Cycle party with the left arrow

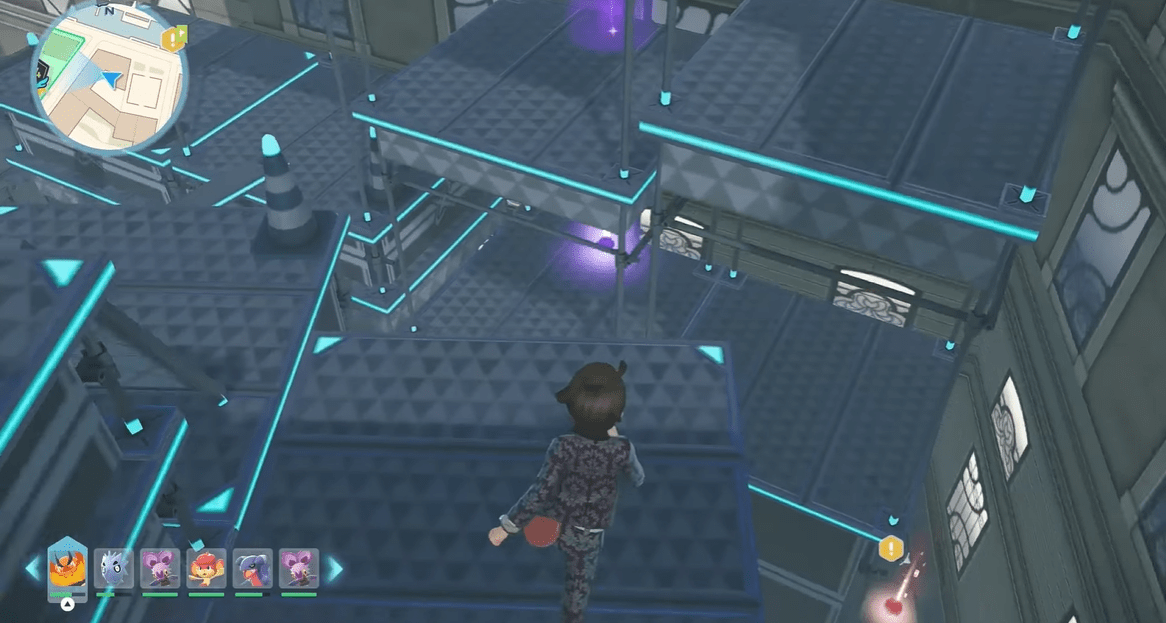[33, 569]
